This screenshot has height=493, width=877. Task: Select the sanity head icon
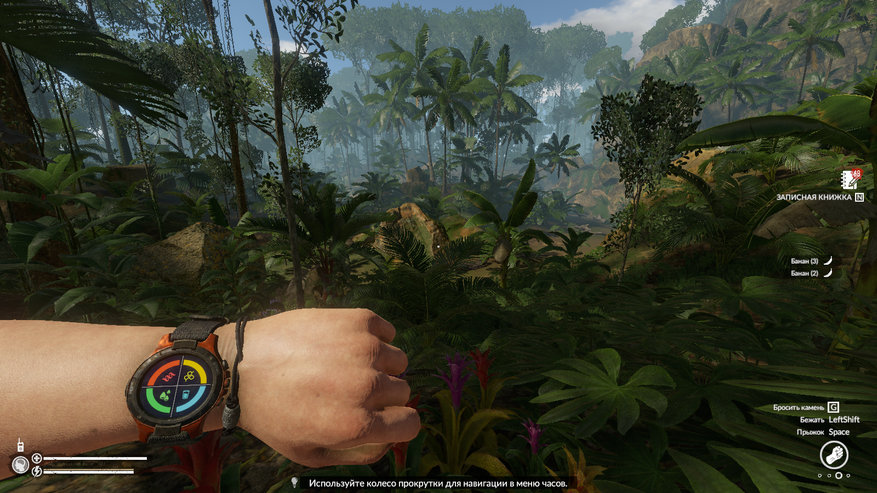pos(19,464)
